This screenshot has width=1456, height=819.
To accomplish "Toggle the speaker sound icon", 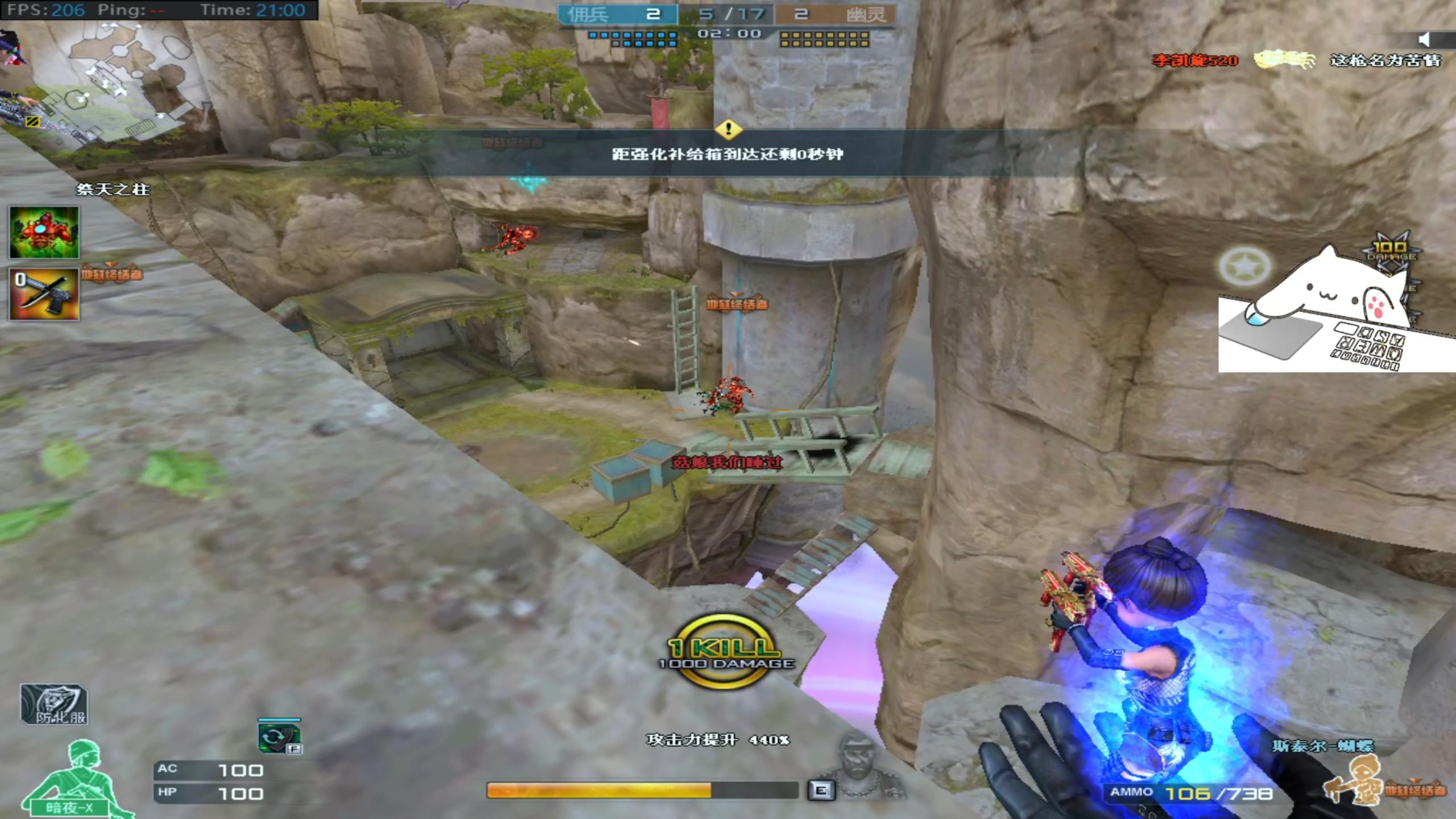I will 1424,39.
